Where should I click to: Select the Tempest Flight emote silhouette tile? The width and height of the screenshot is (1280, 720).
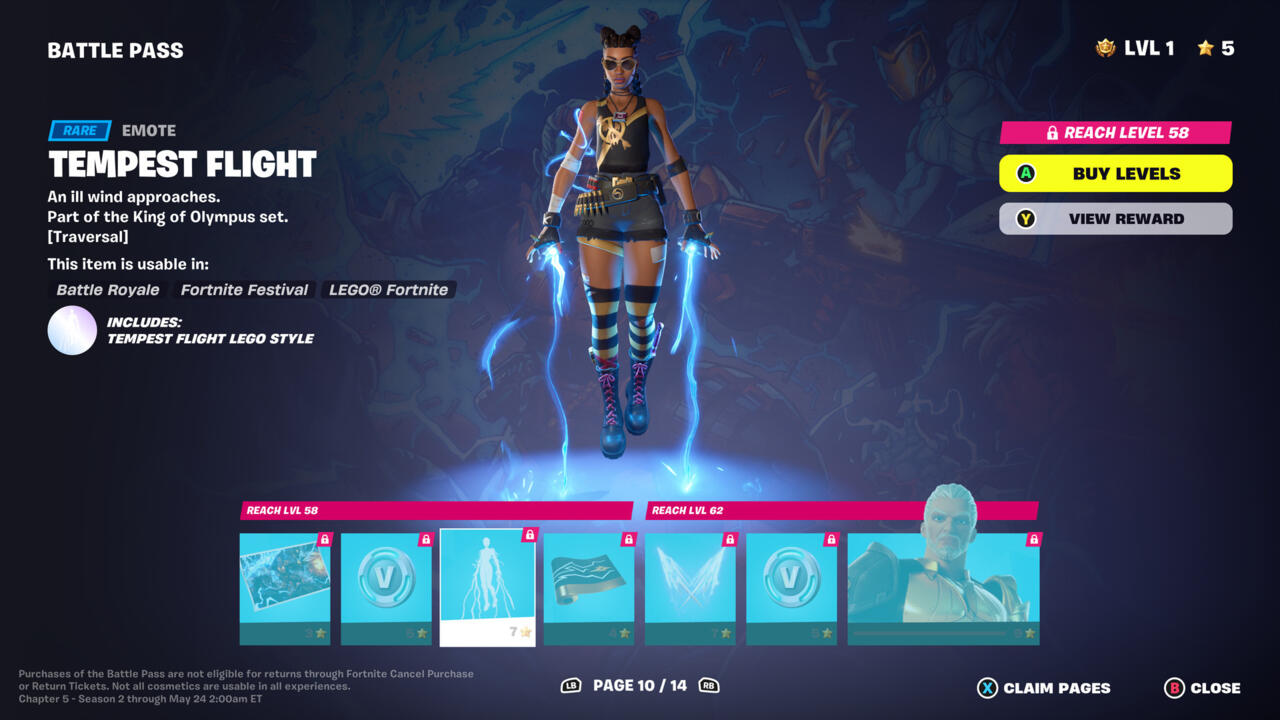coord(487,587)
